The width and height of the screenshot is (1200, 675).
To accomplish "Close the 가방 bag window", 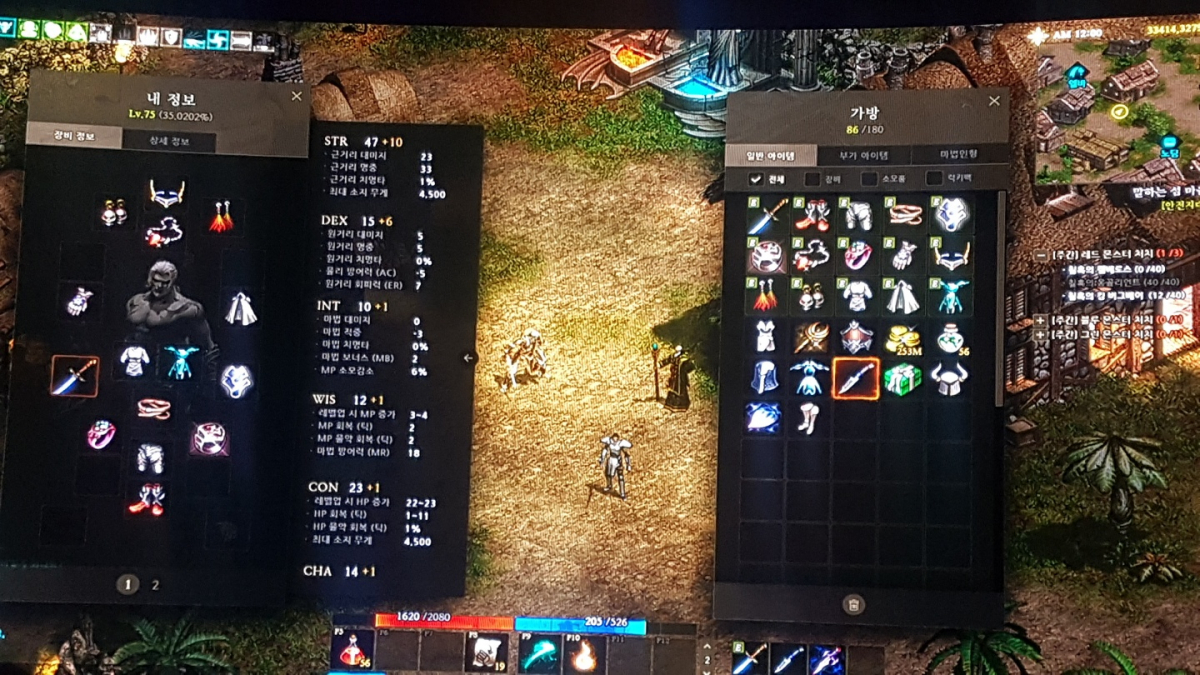I will click(x=994, y=101).
